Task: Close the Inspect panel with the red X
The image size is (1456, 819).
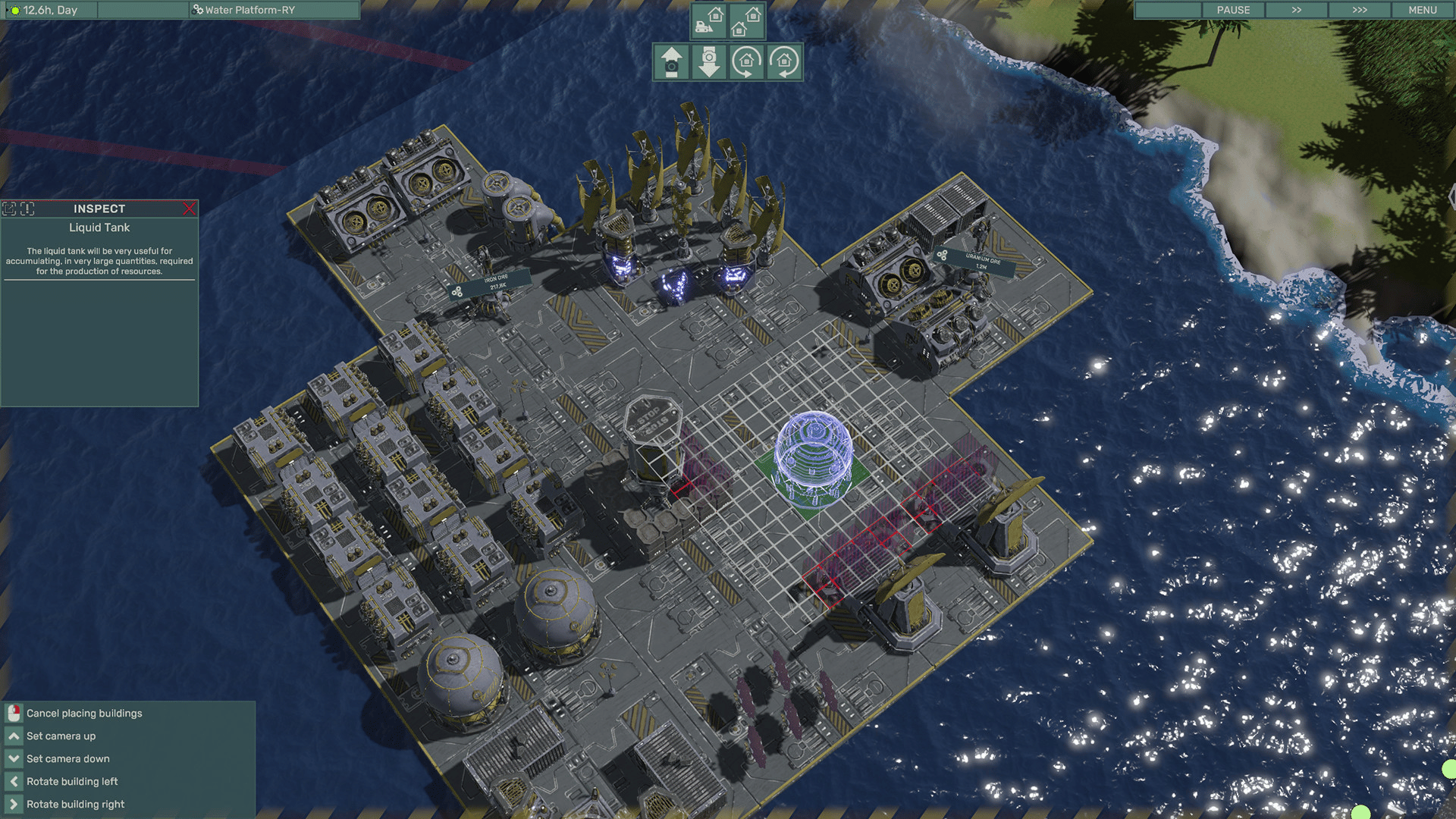Action: click(x=189, y=209)
